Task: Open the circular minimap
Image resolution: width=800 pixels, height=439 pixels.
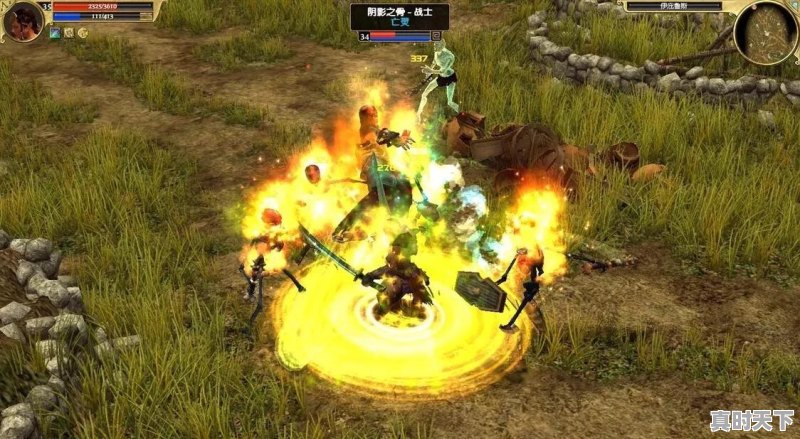Action: coord(765,32)
